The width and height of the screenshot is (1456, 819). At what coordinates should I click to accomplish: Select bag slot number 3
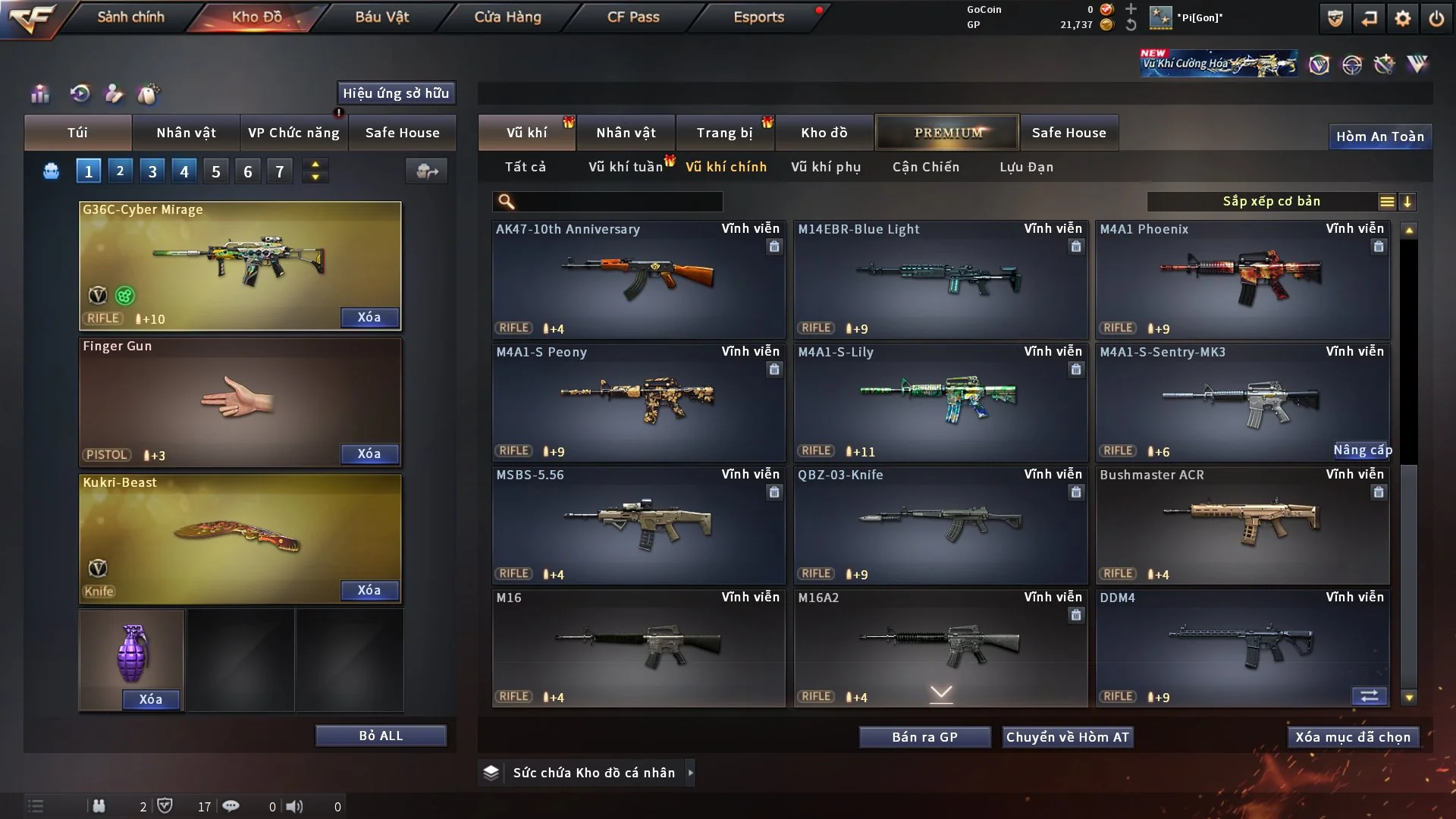[152, 171]
